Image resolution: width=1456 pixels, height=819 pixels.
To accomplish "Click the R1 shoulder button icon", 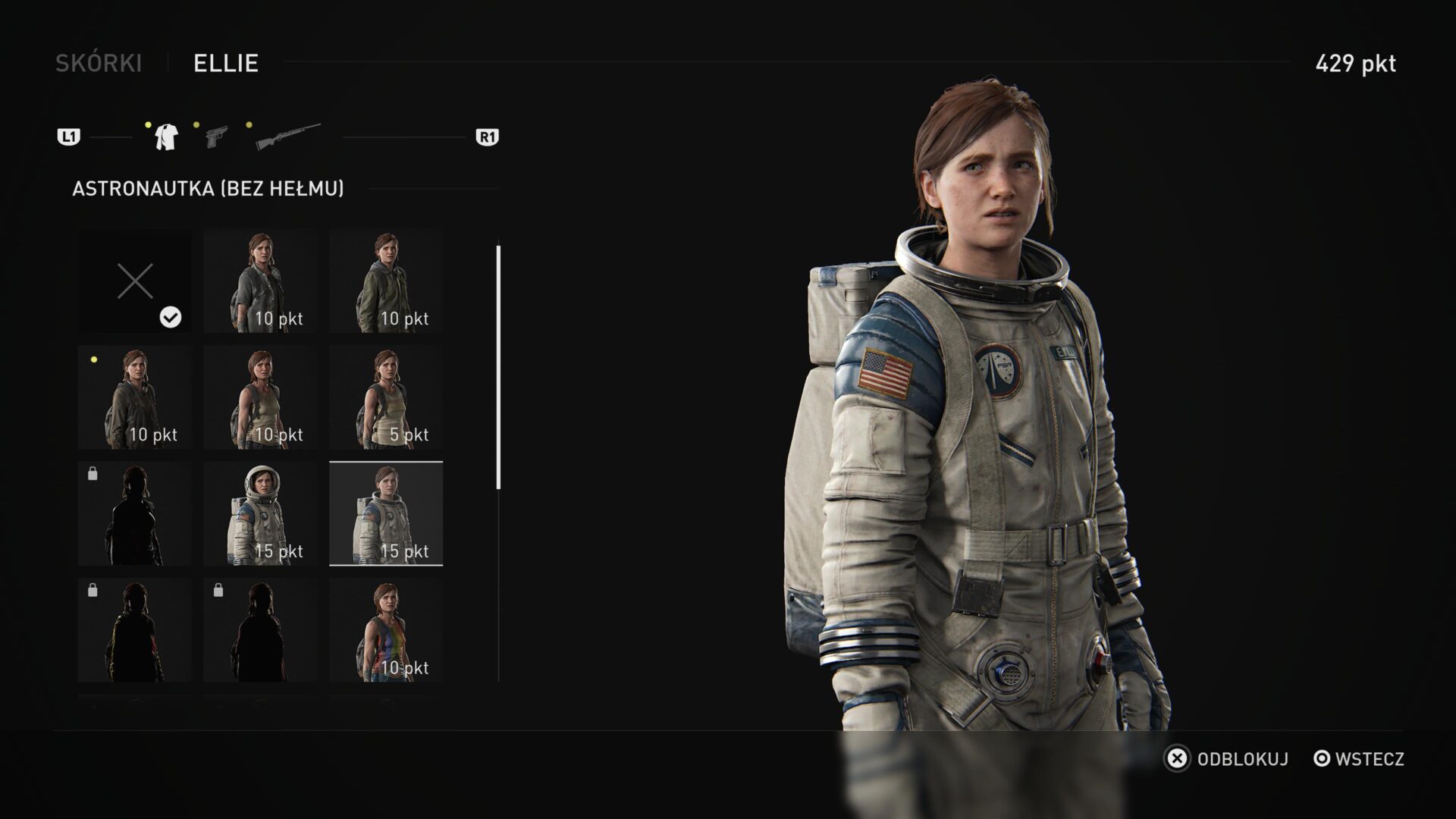I will pyautogui.click(x=486, y=136).
